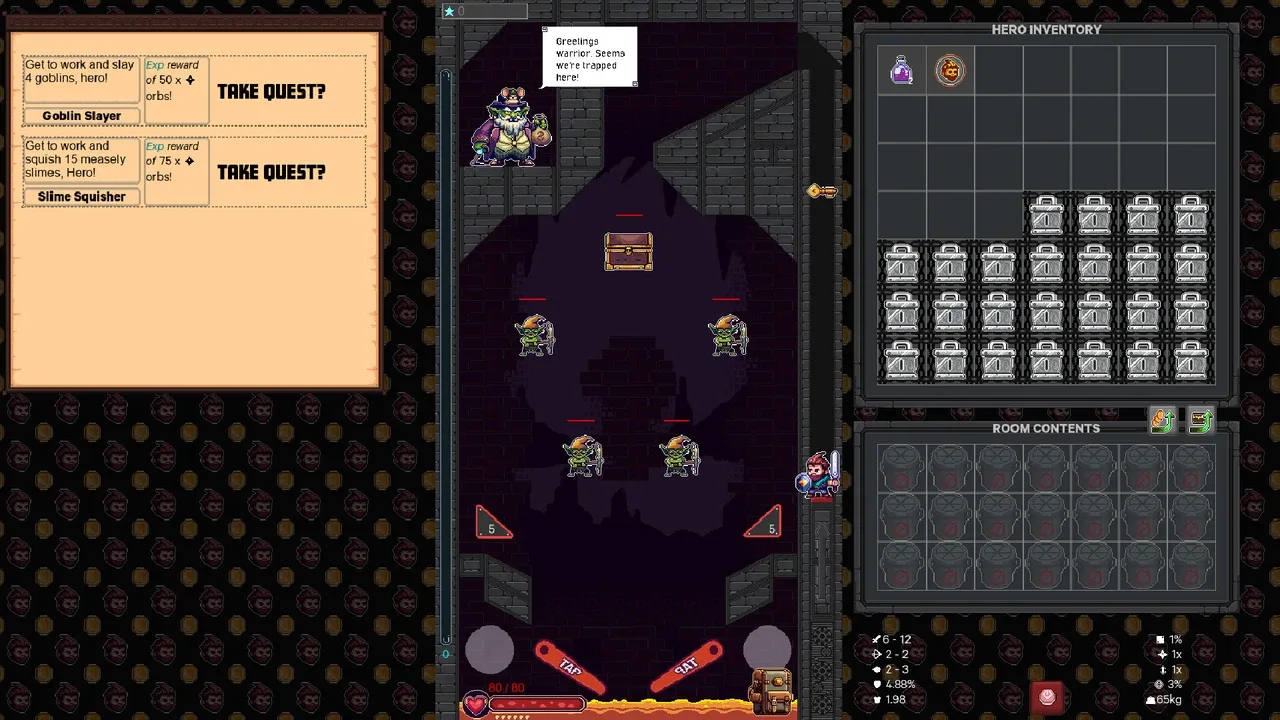1280x720 pixels.
Task: Select the orange lion medallion item
Action: click(949, 71)
